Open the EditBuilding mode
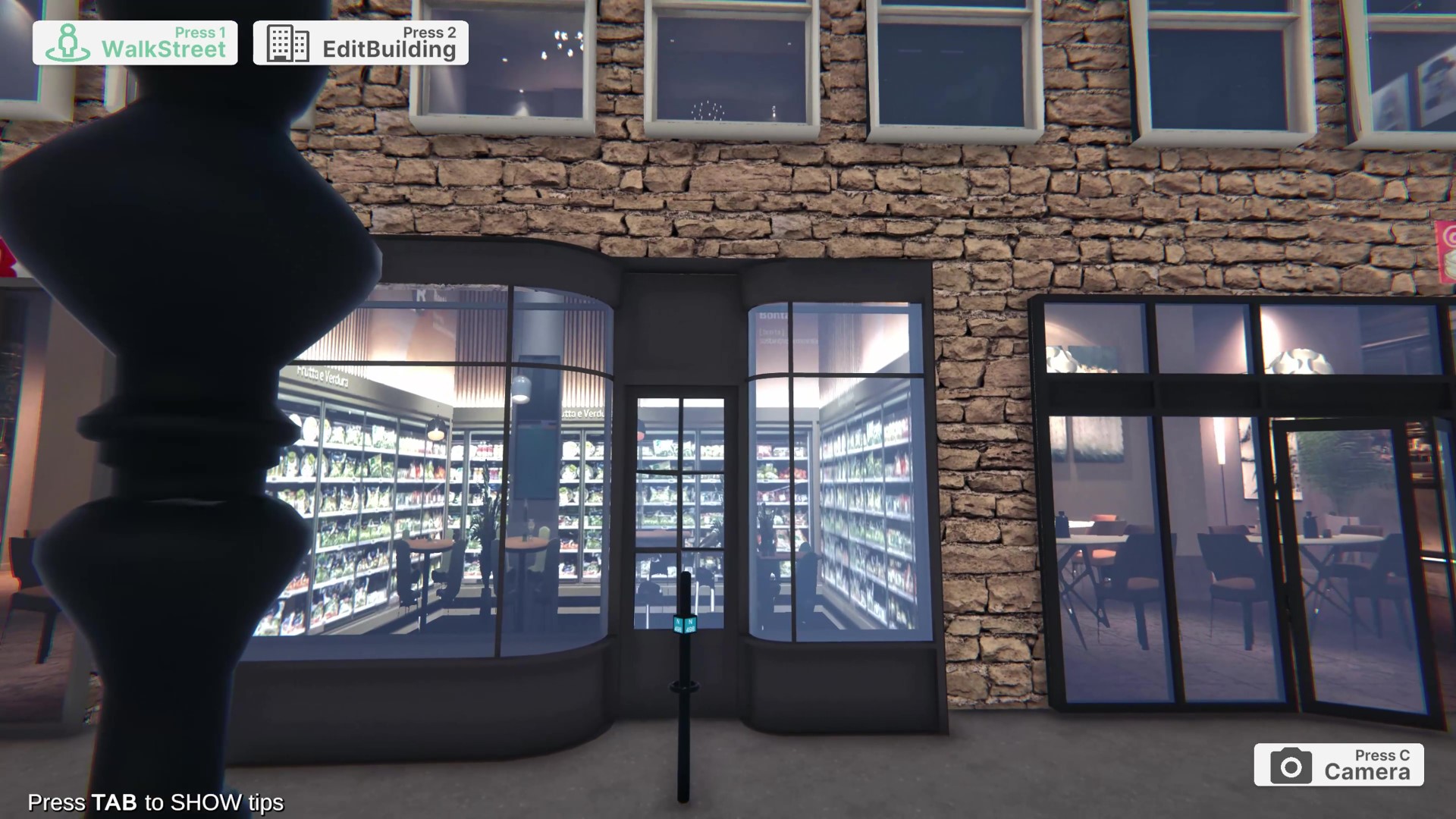This screenshot has width=1456, height=819. coord(361,43)
